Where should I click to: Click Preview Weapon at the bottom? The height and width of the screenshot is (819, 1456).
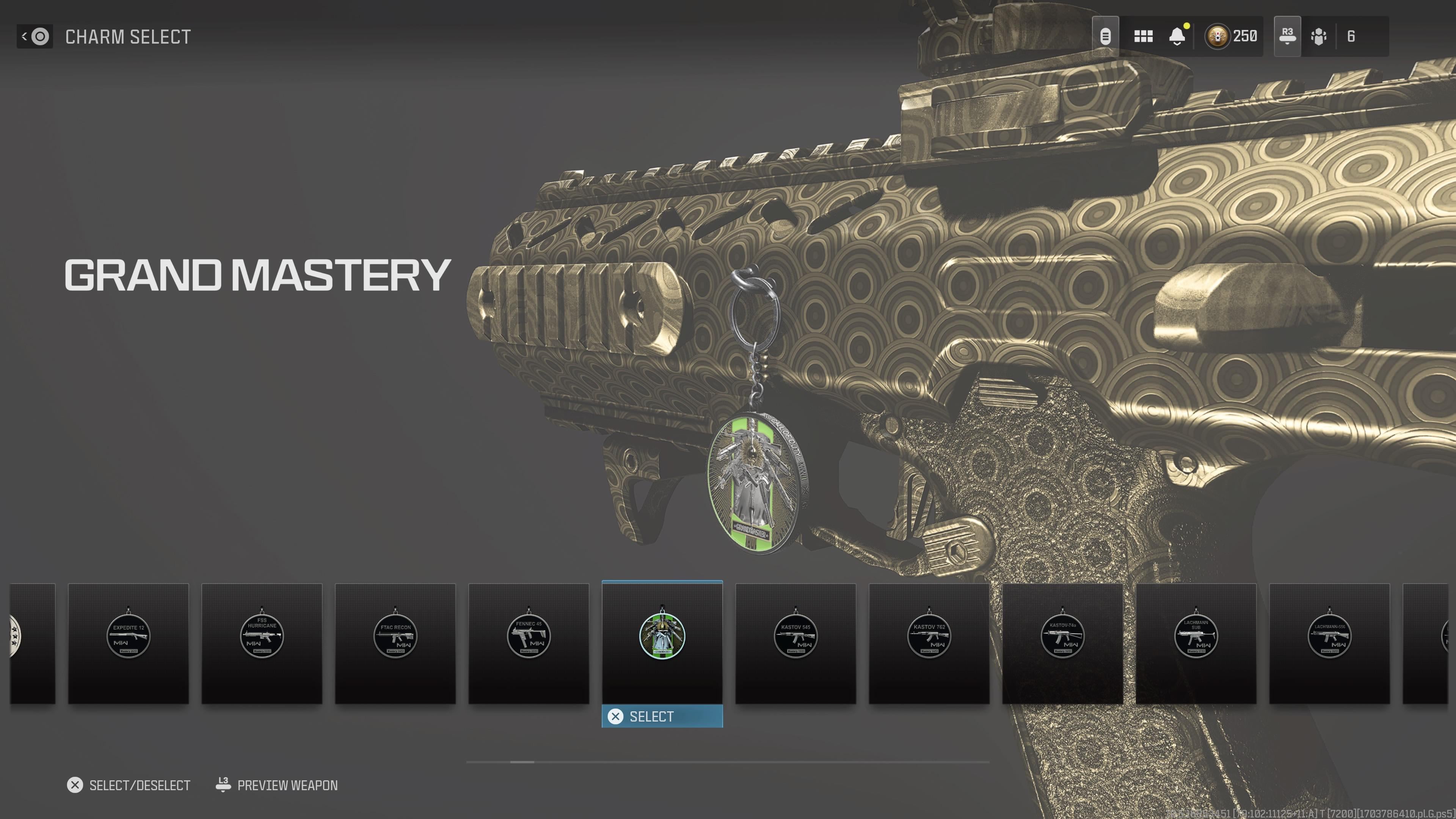pyautogui.click(x=287, y=784)
